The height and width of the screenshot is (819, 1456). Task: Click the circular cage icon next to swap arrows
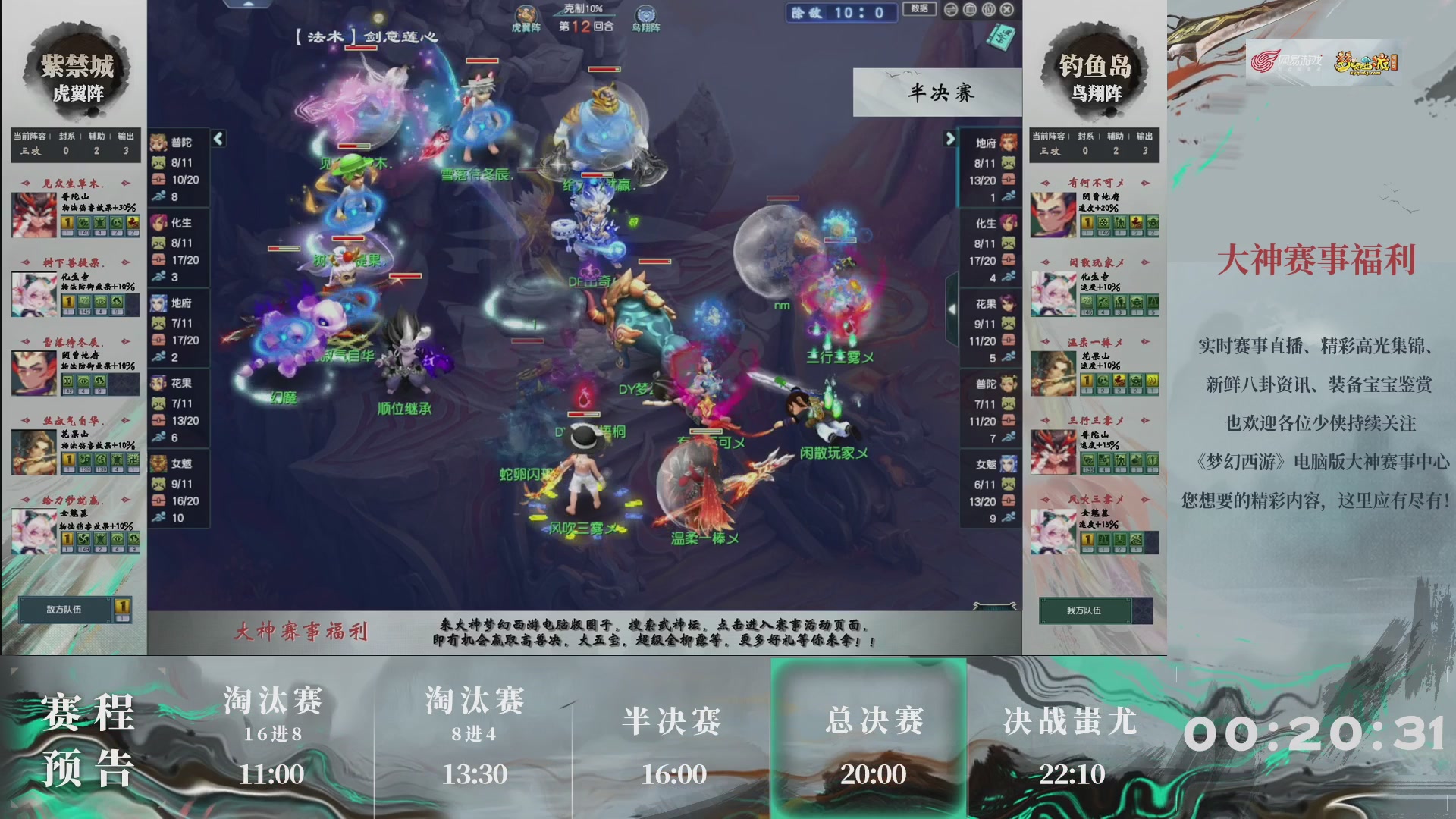tap(969, 11)
